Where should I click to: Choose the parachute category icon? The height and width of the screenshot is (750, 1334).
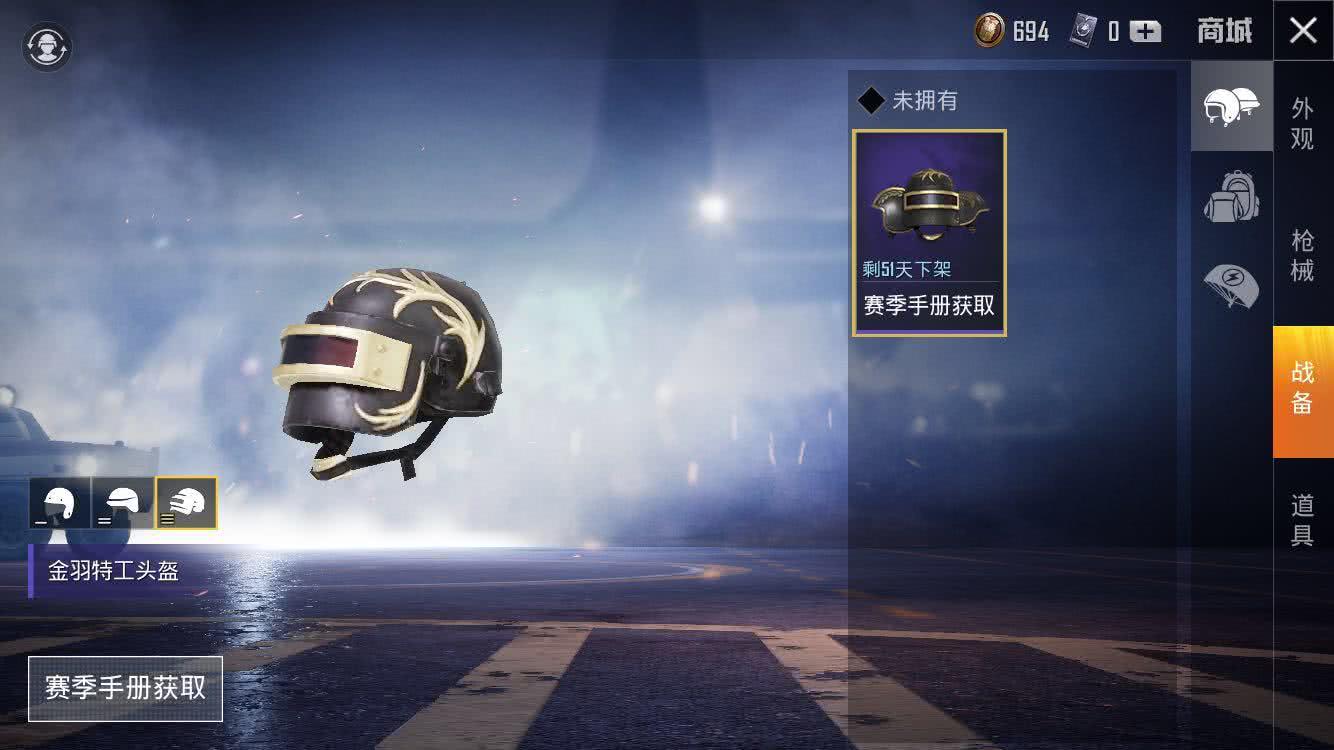1231,285
